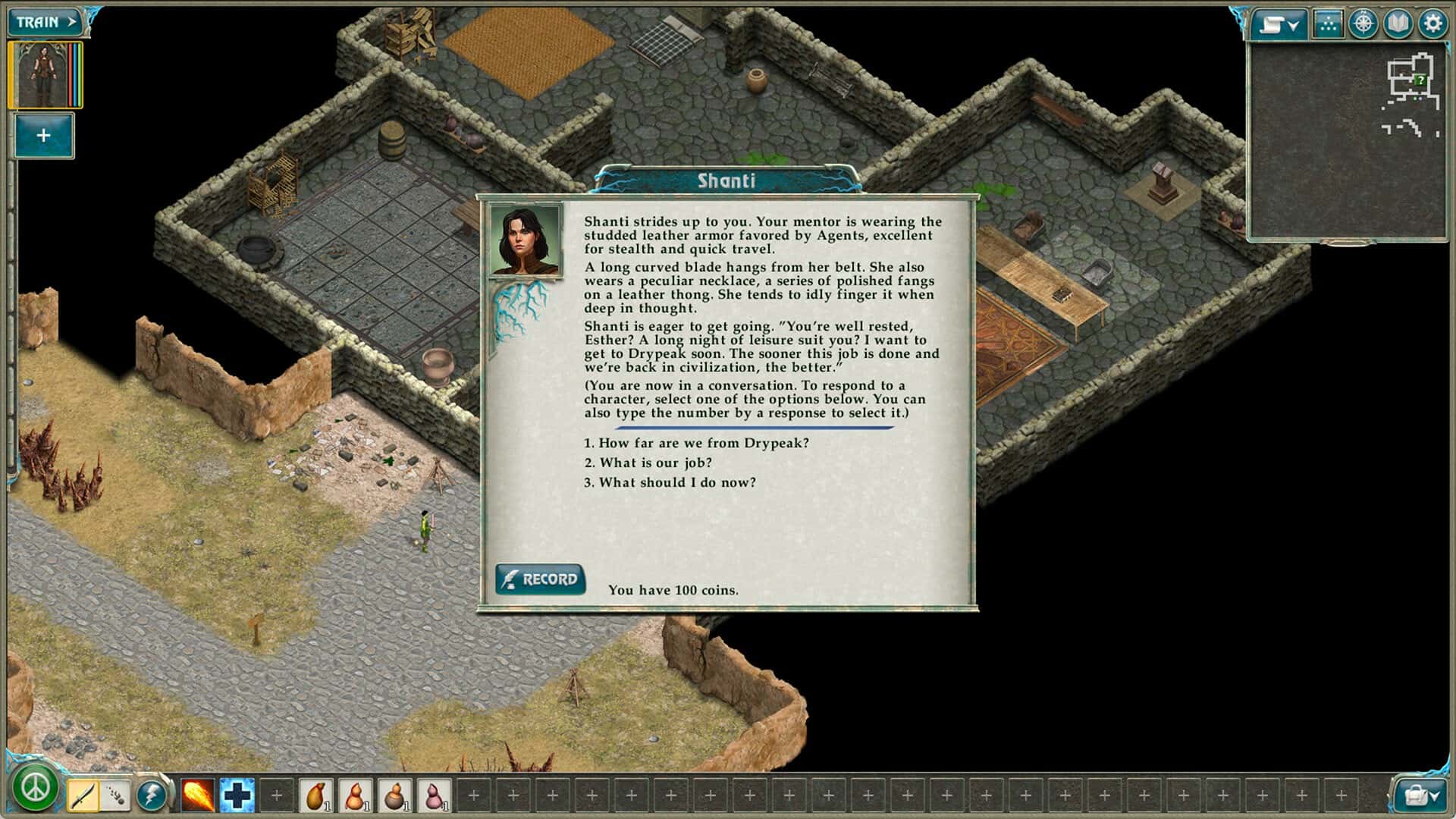Pick the "What should I do now?" option
The image size is (1456, 819).
coord(670,482)
